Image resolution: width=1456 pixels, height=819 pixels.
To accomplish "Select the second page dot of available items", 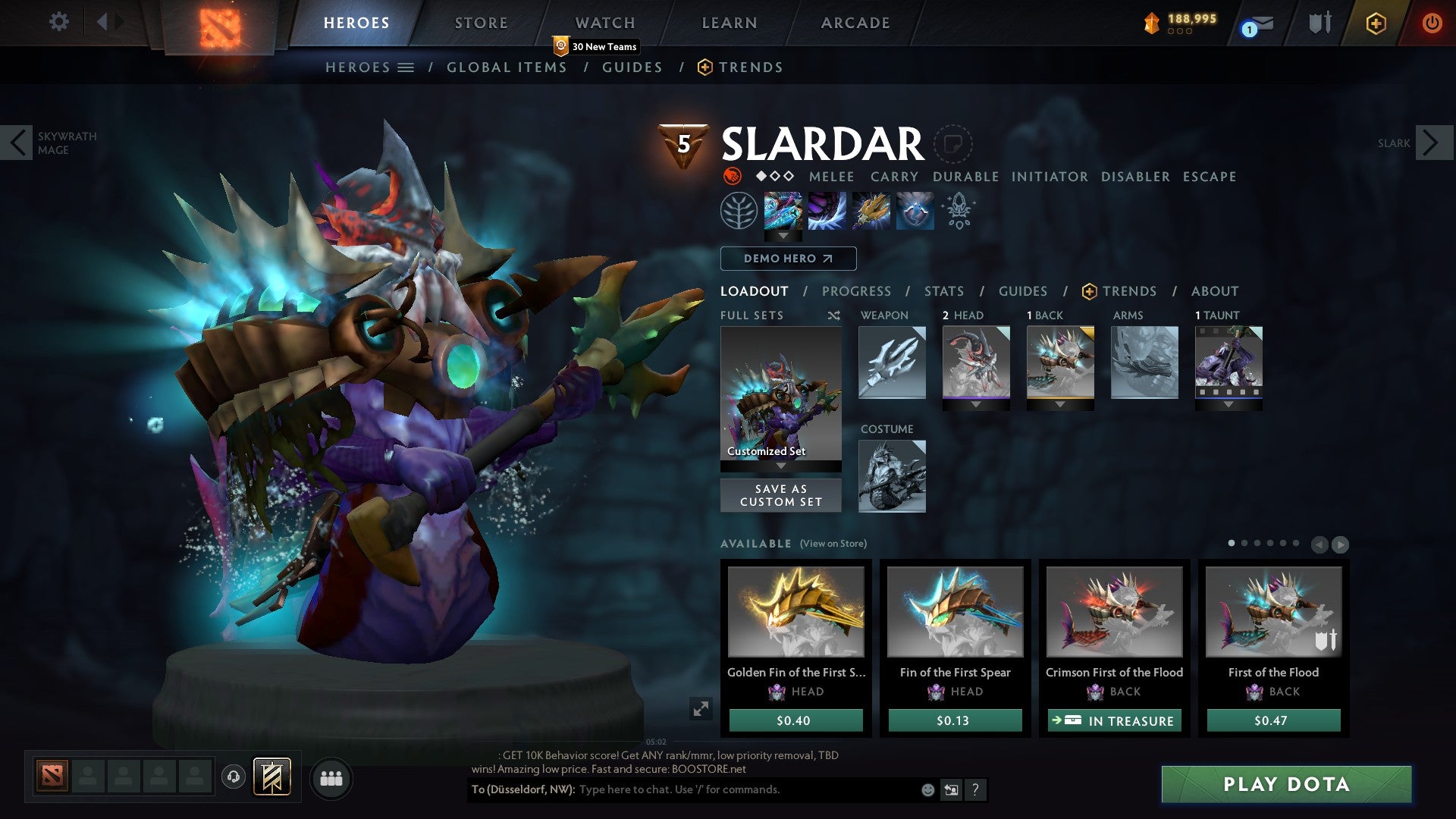I will point(1244,542).
